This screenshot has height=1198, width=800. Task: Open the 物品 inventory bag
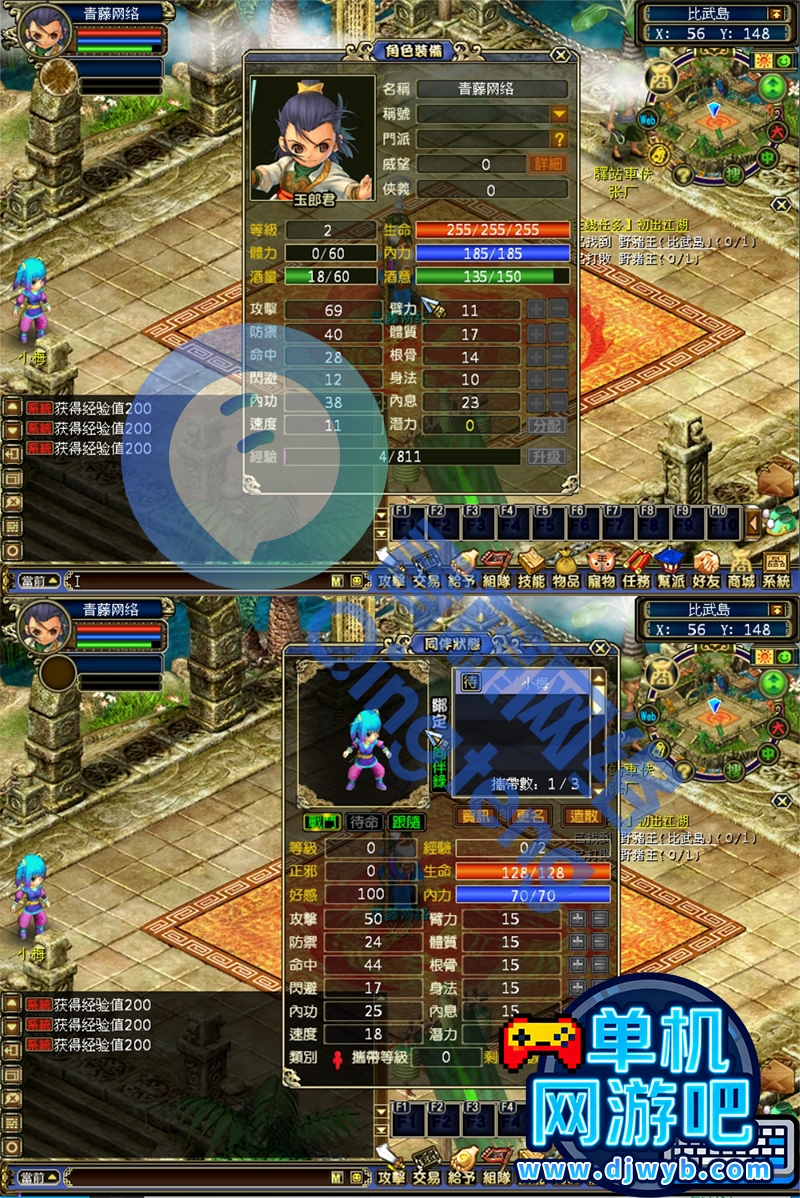click(566, 570)
